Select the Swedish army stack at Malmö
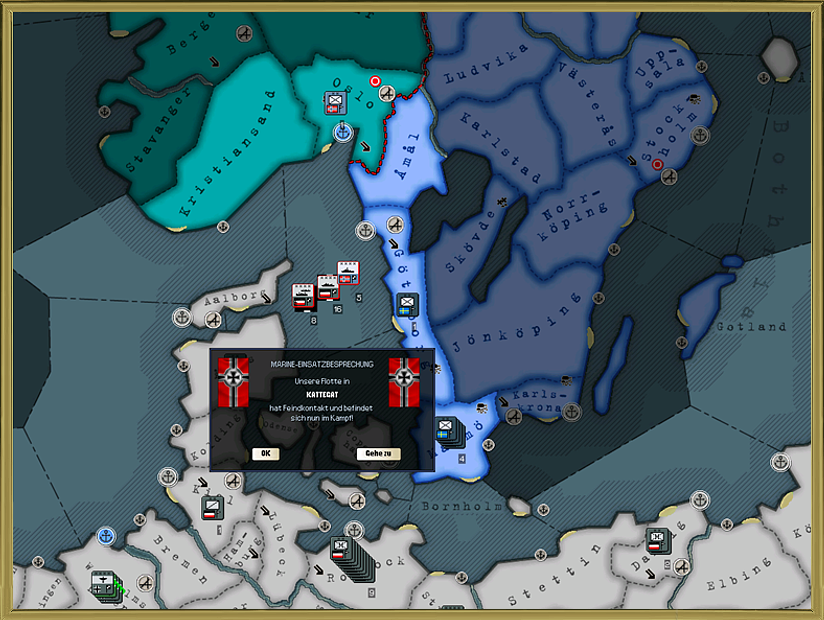824x620 pixels. 445,432
